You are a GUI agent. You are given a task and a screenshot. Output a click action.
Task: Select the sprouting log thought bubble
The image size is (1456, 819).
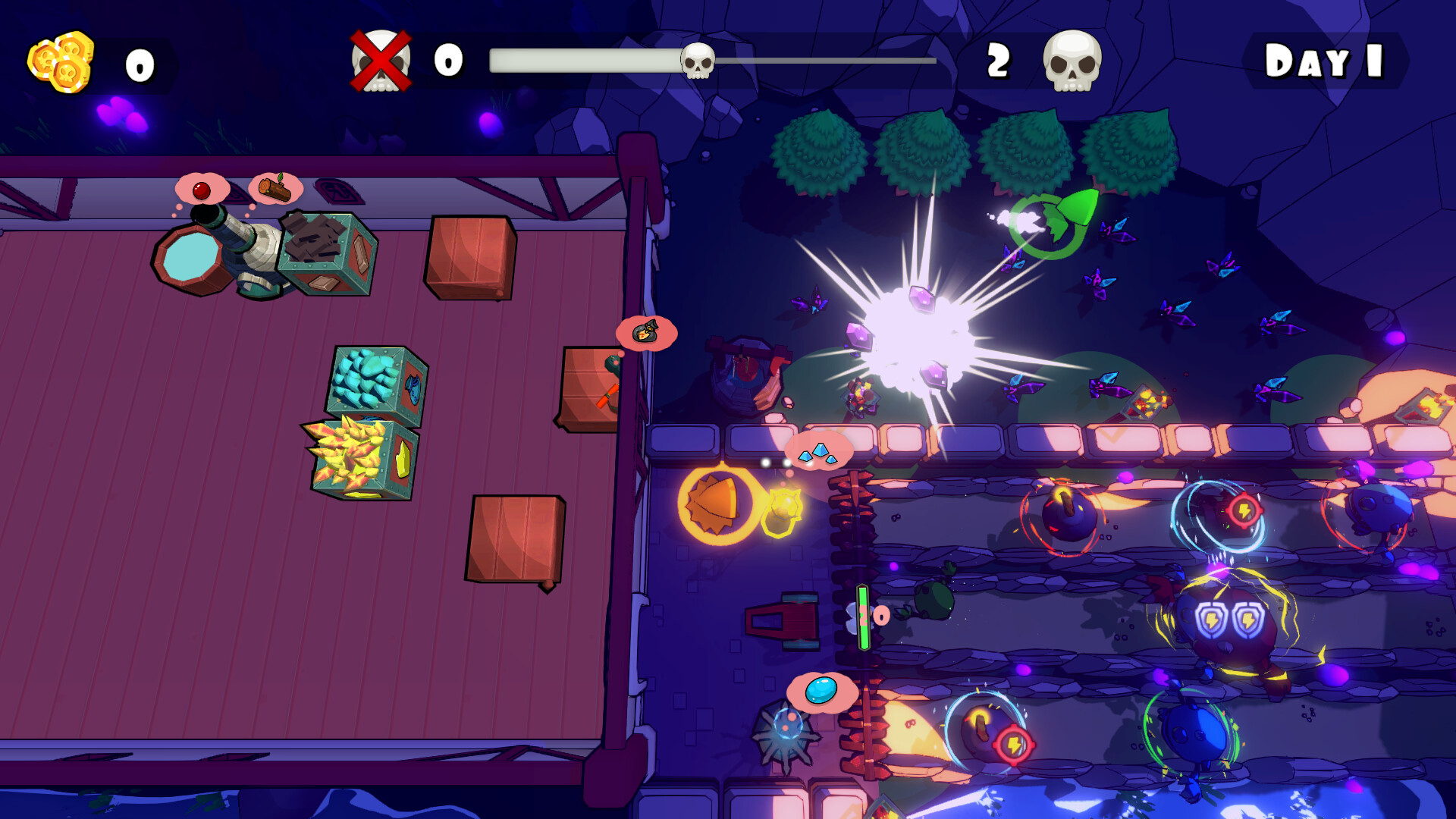(x=275, y=188)
